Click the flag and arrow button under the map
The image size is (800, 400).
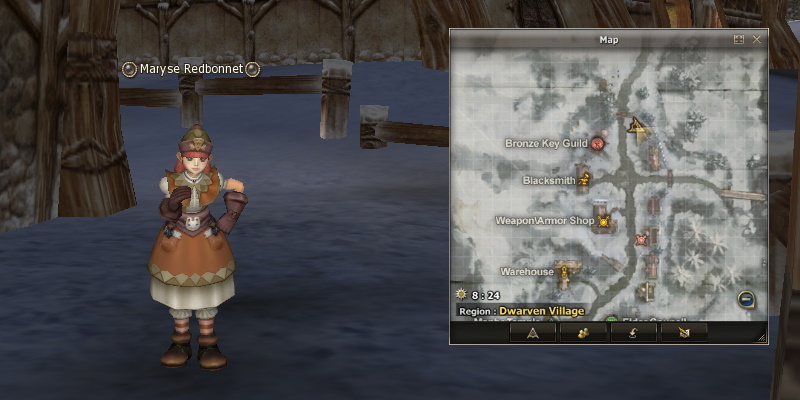[683, 332]
